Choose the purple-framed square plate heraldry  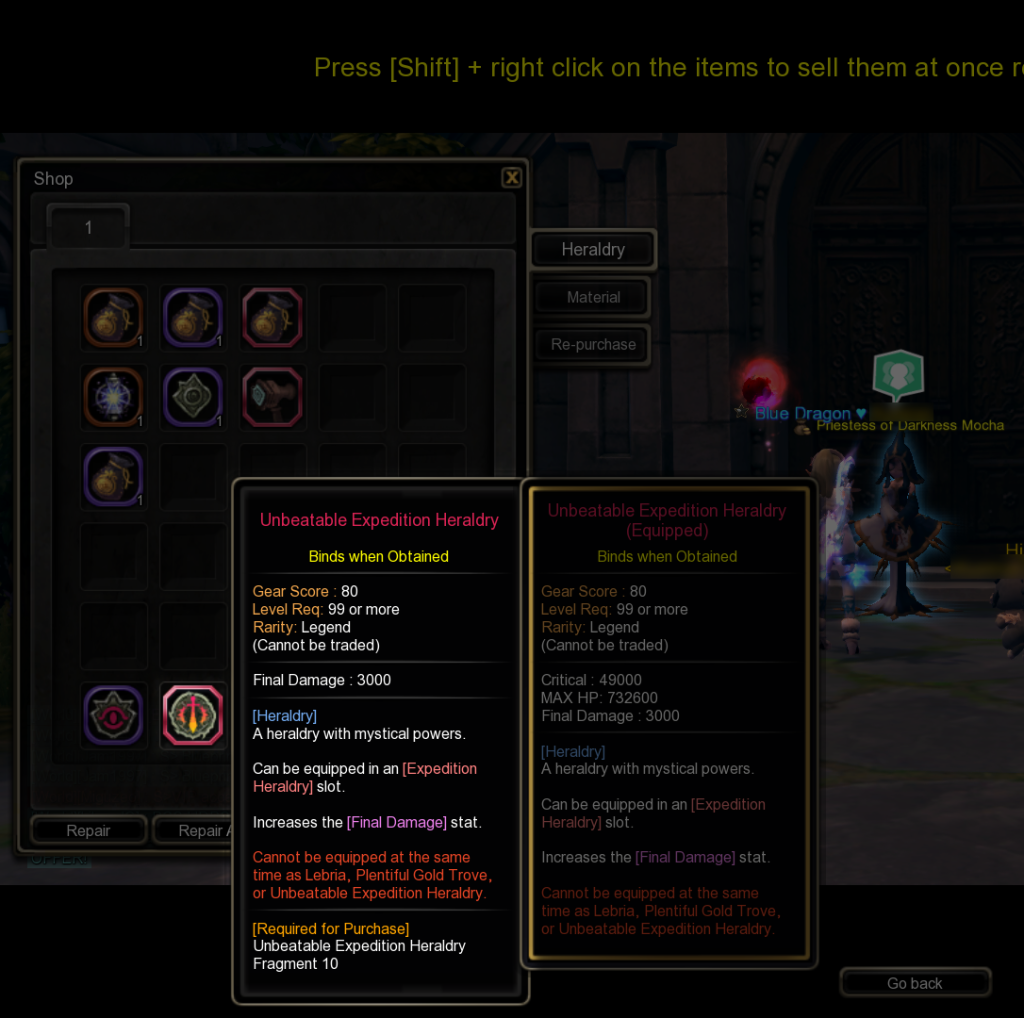tap(192, 396)
